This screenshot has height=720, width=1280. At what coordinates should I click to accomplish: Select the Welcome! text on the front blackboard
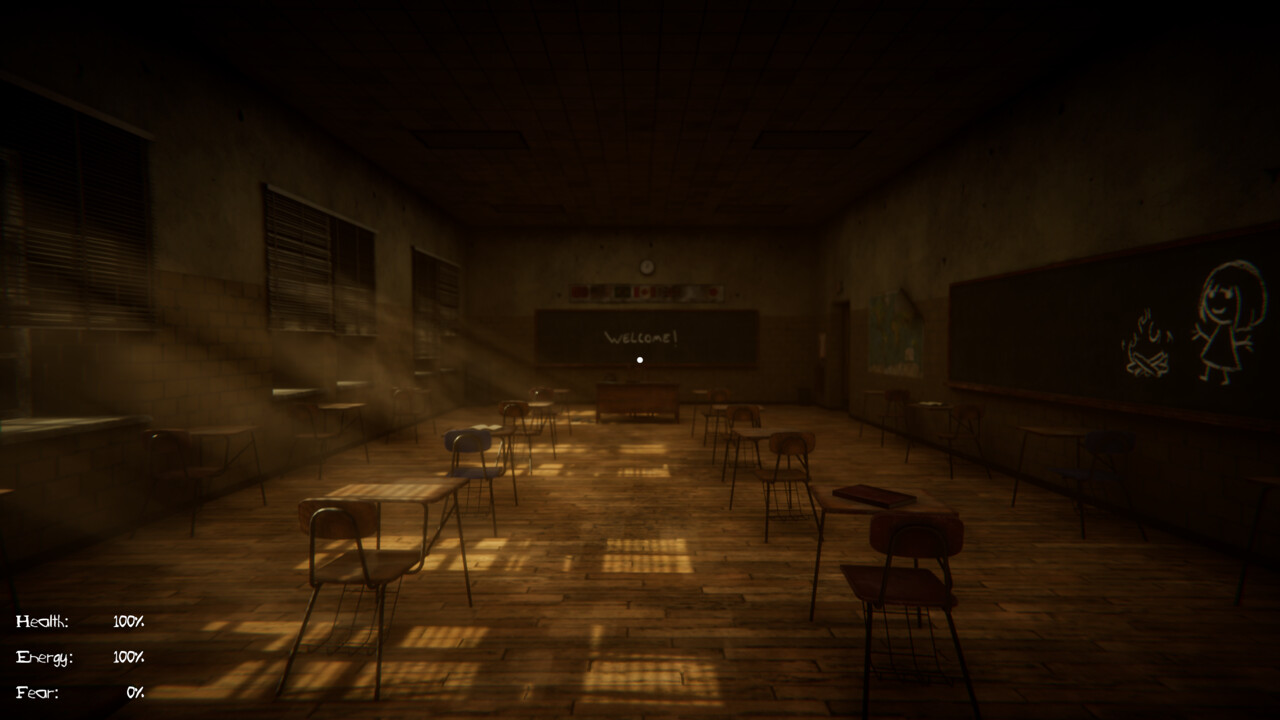(642, 338)
